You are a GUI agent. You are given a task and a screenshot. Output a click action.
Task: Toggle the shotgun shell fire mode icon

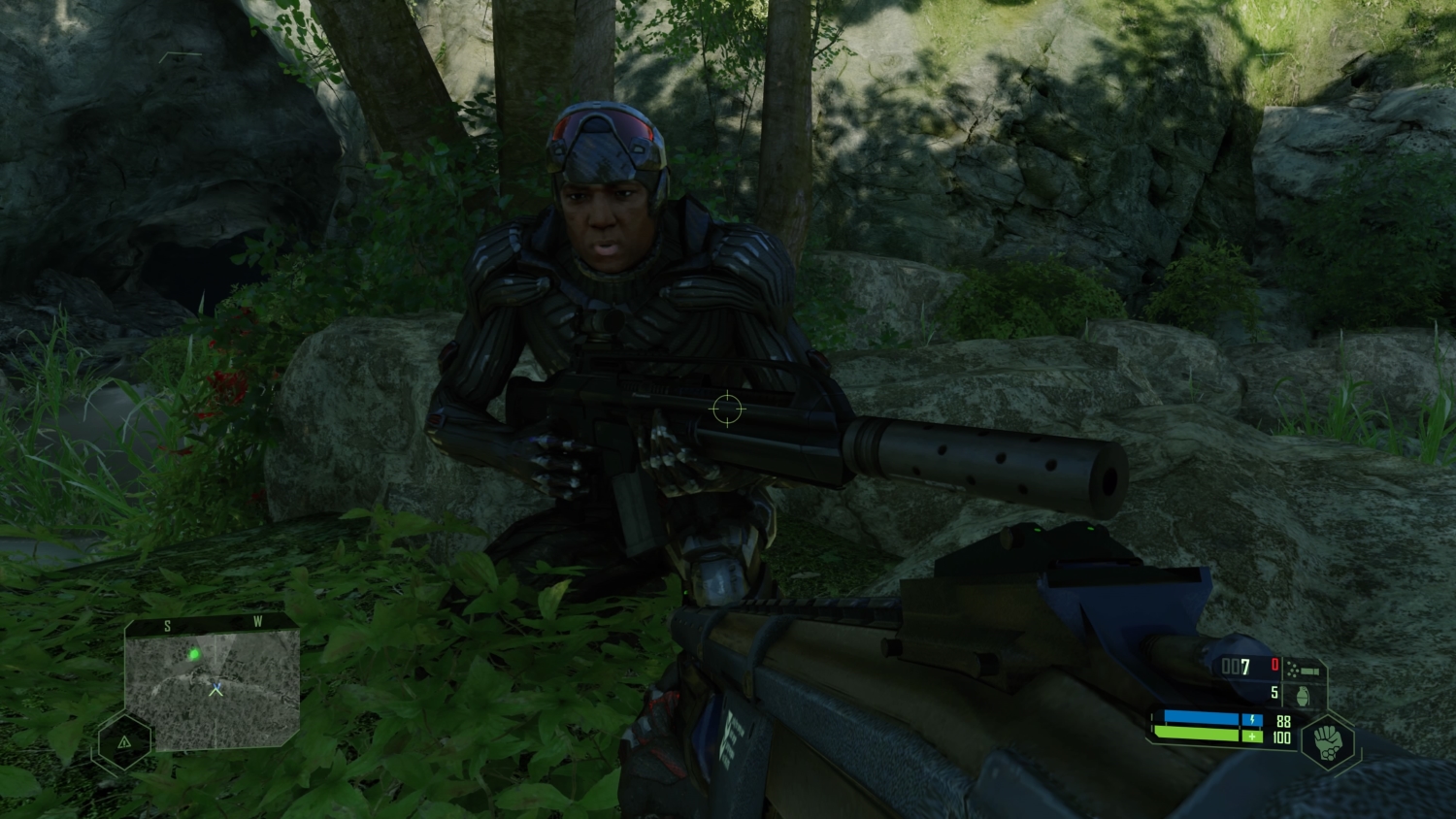click(x=1305, y=668)
